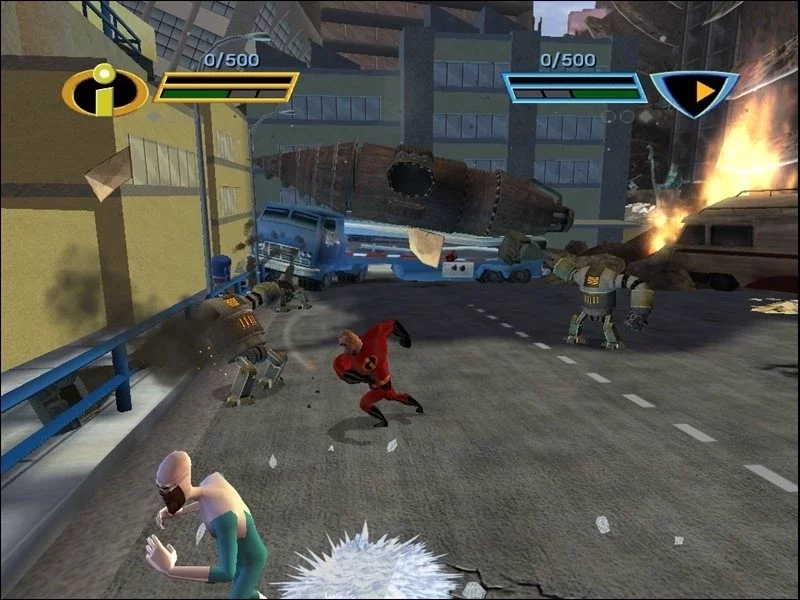
Task: Click the Incredibles logo player icon
Action: tap(104, 92)
